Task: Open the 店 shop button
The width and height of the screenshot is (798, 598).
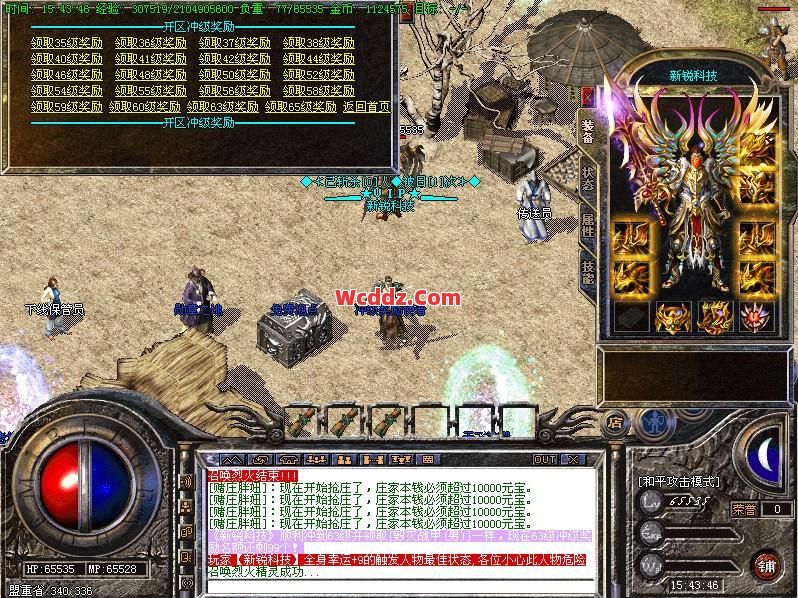Action: pos(616,423)
